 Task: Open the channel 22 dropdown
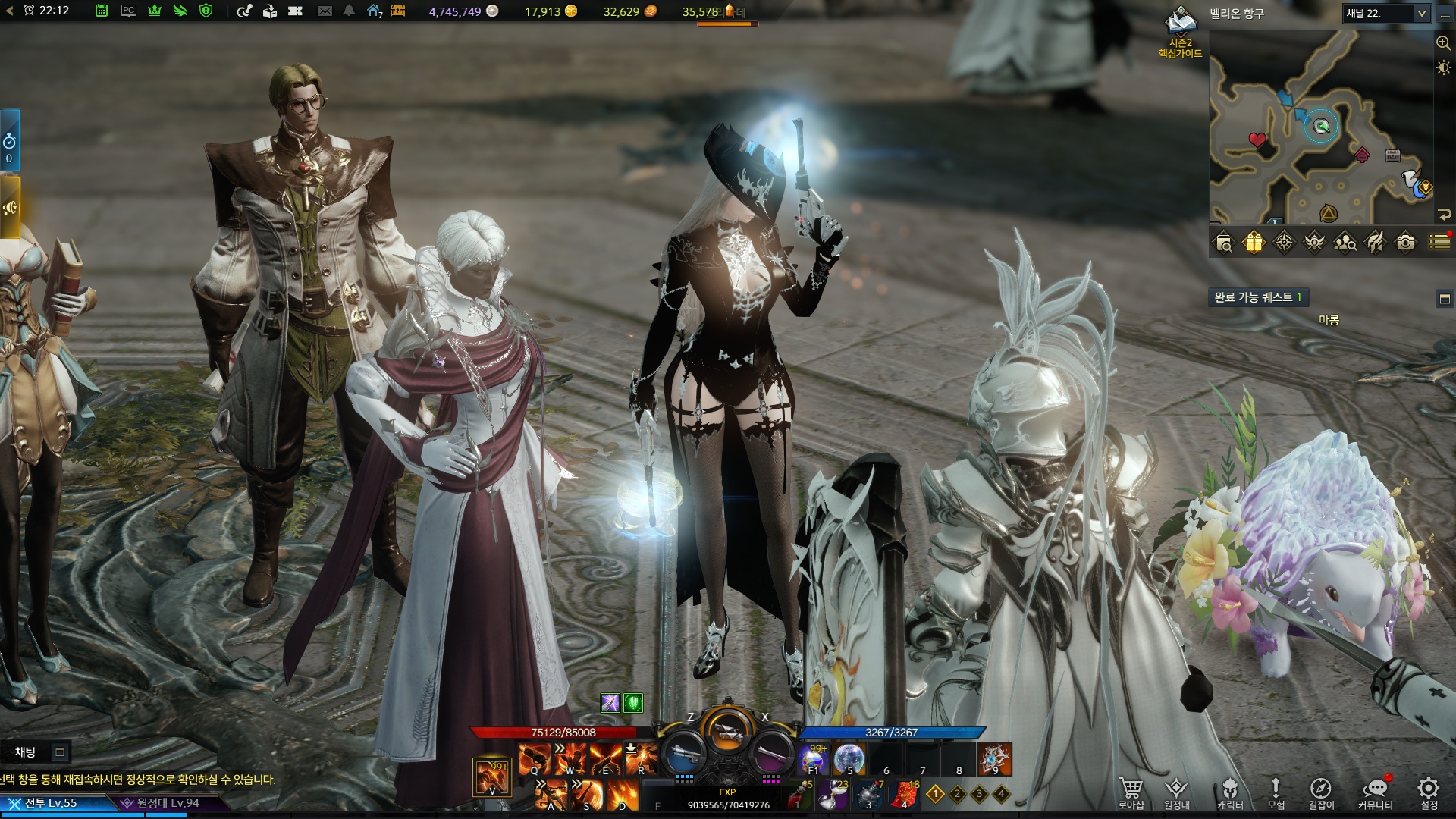pyautogui.click(x=1421, y=14)
